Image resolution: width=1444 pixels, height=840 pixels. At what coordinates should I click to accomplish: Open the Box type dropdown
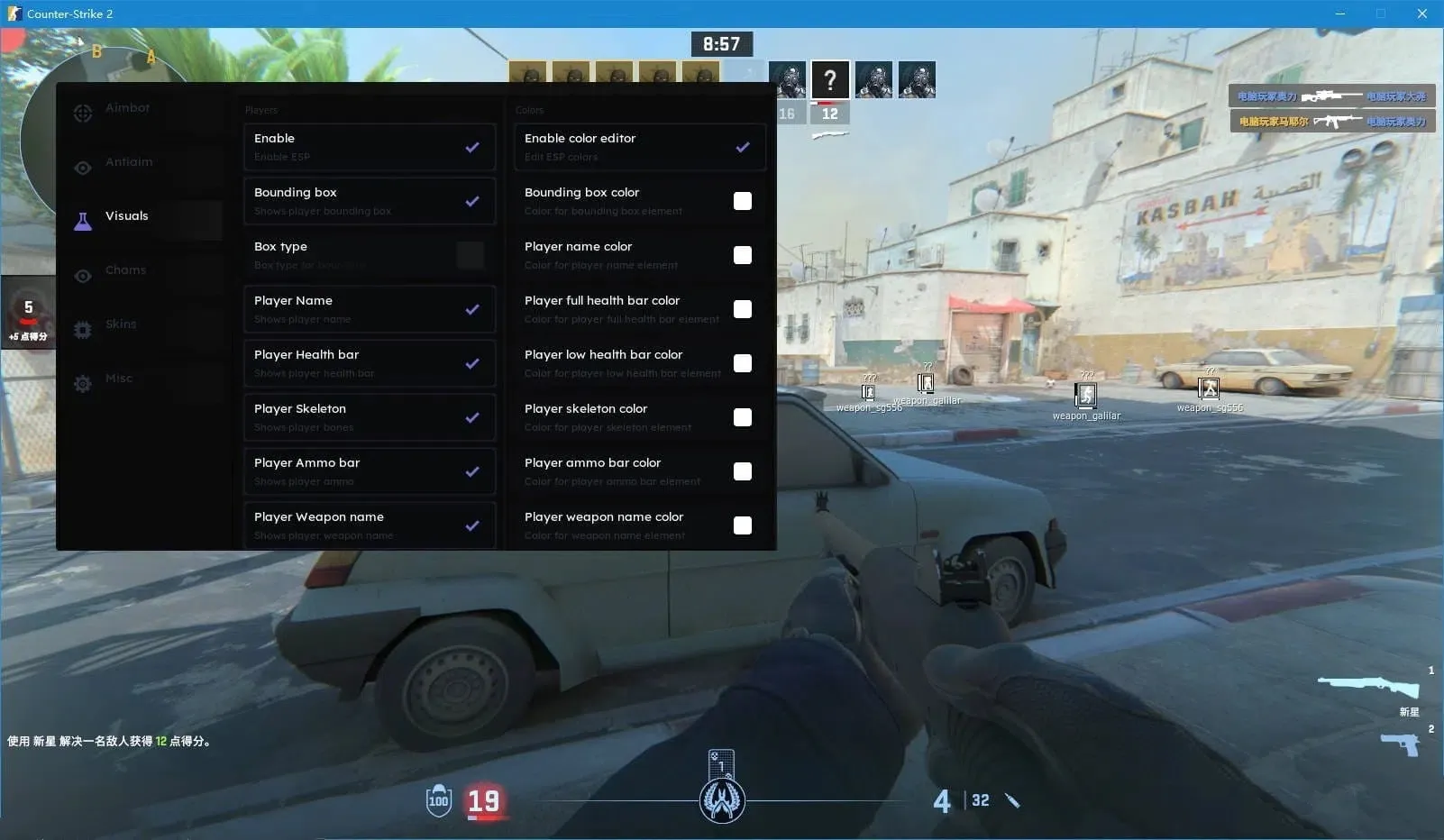tap(470, 255)
